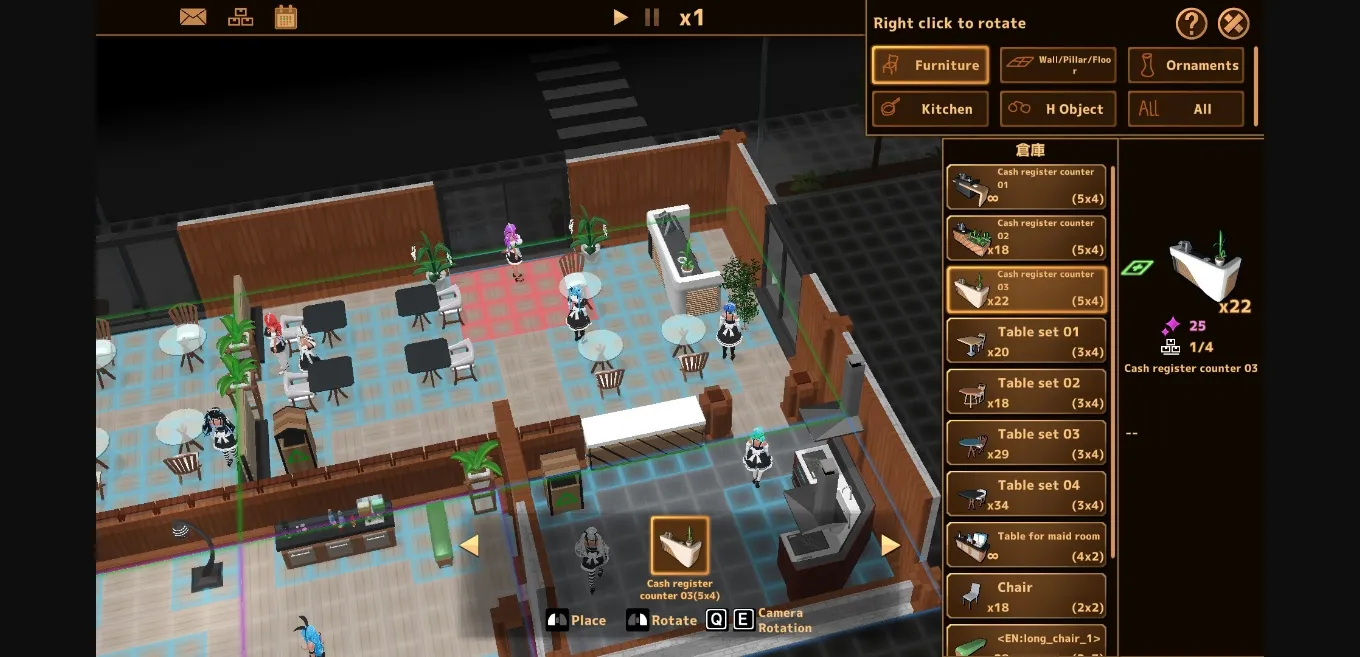The width and height of the screenshot is (1360, 657).
Task: Pick Table set 01 from storage
Action: point(1026,340)
